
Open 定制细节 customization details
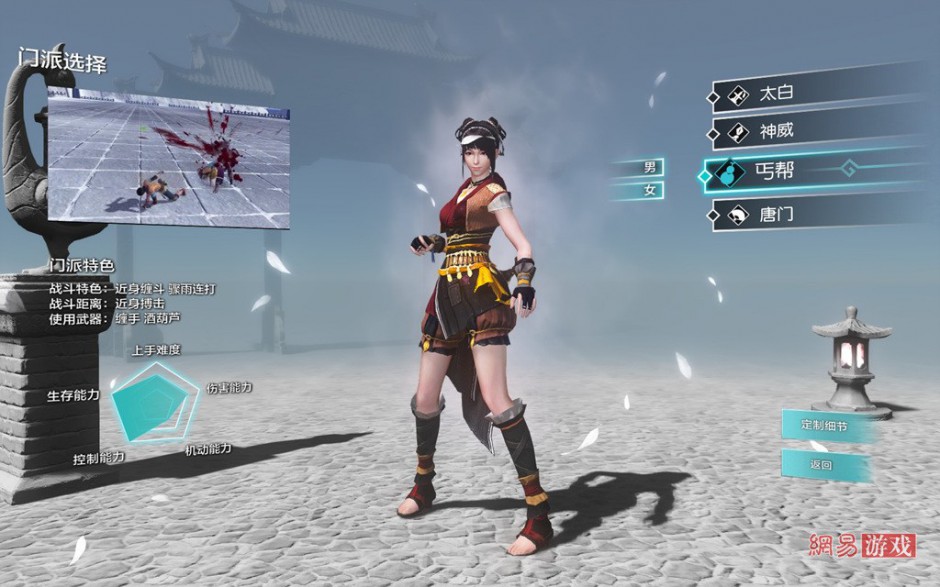(x=823, y=425)
